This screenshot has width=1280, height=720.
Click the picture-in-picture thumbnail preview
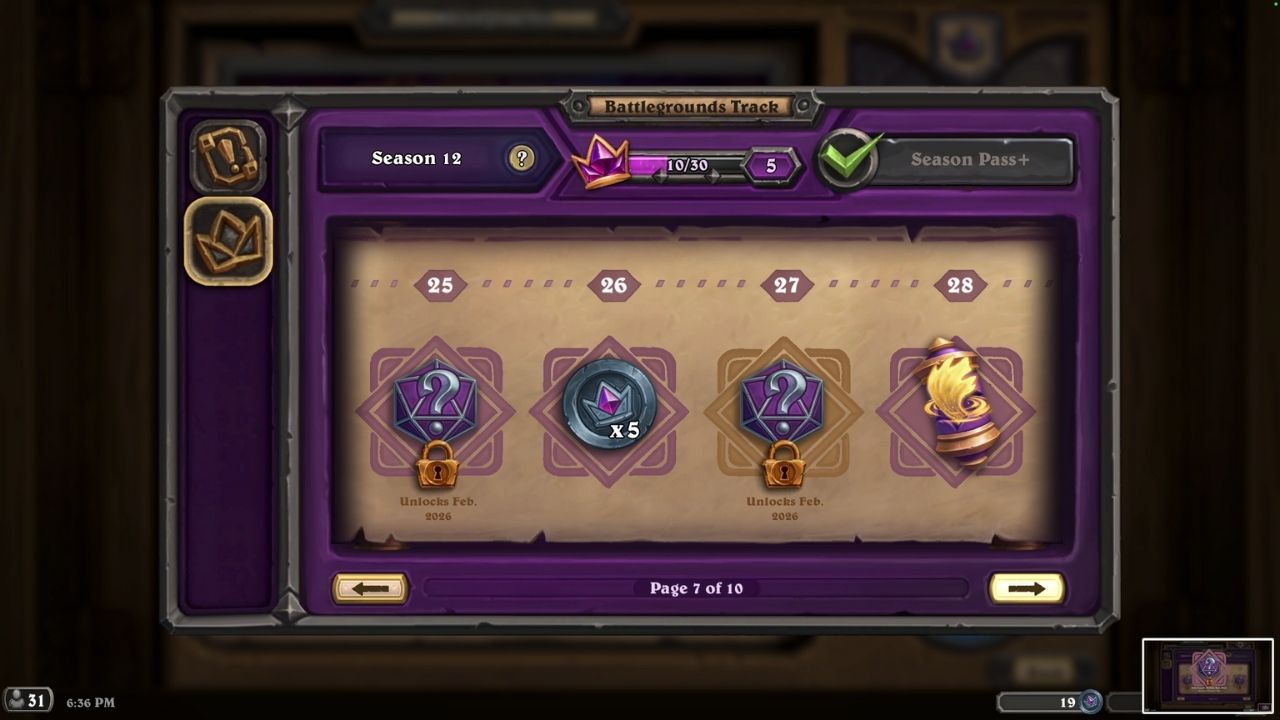pos(1207,675)
